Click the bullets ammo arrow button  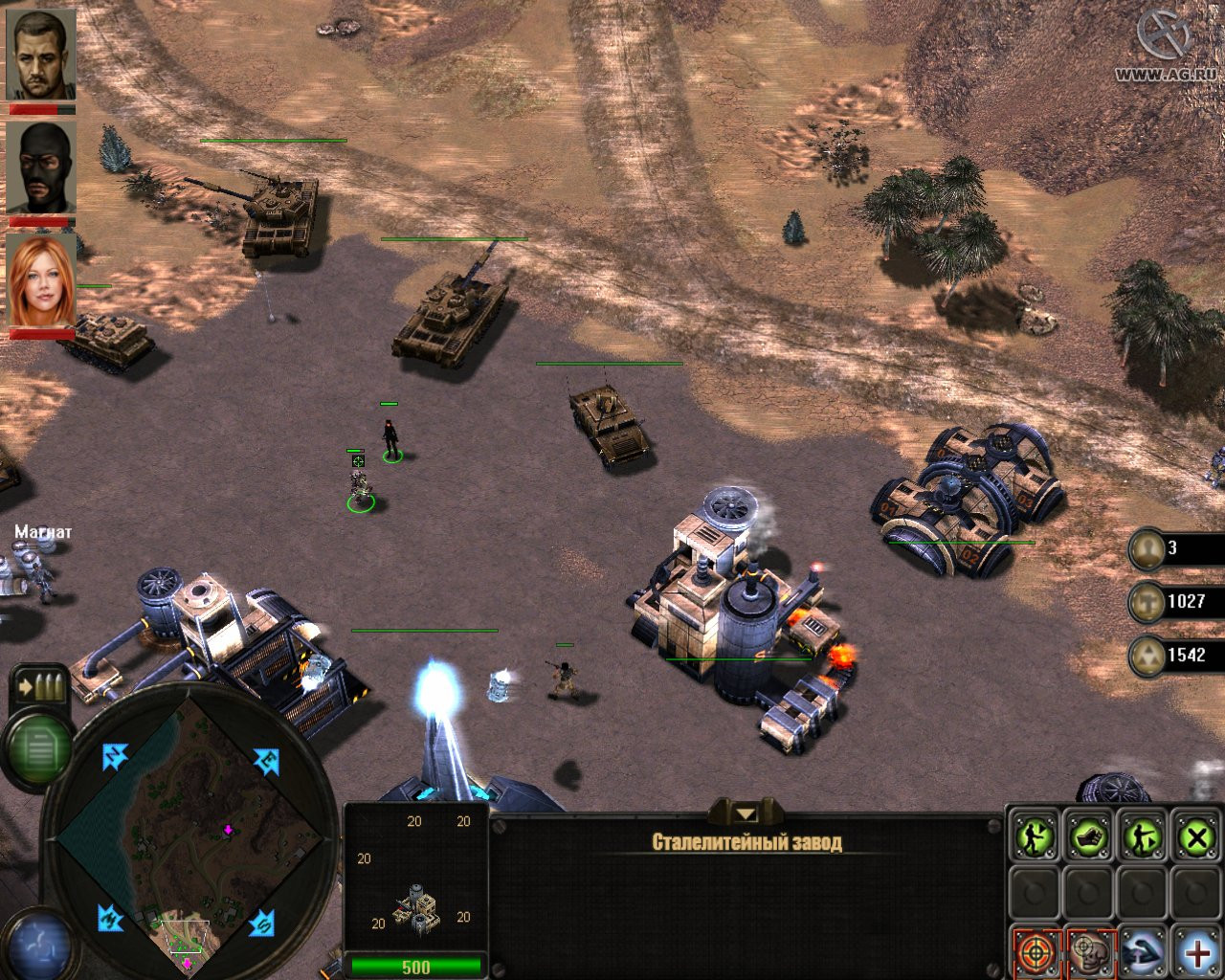[x=39, y=686]
